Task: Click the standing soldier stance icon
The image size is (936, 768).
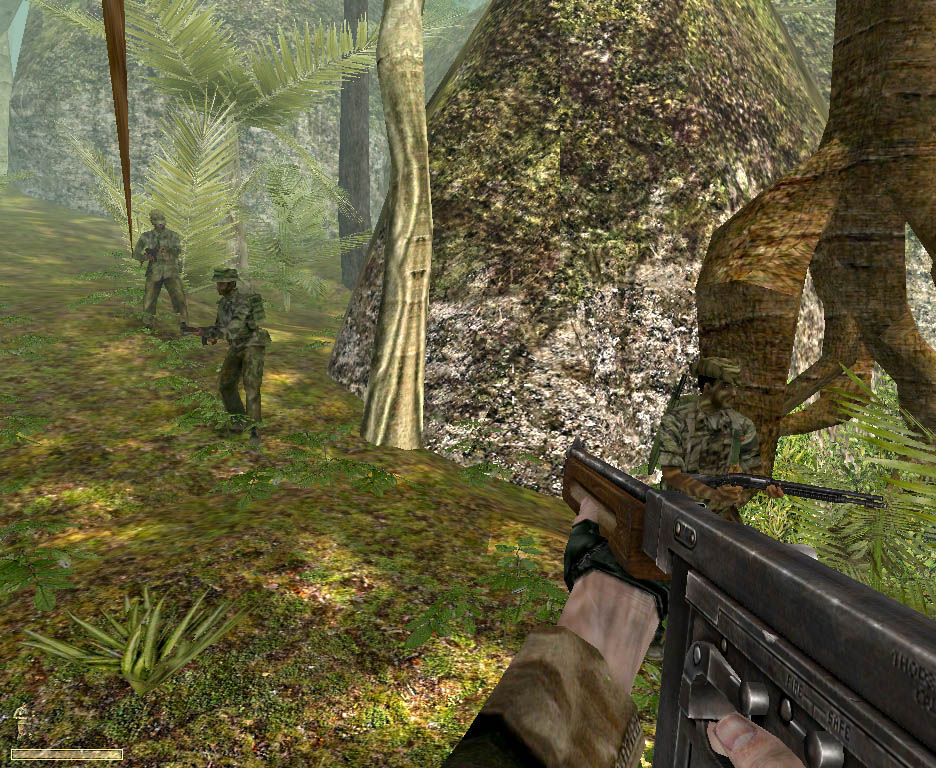Action: [x=20, y=722]
